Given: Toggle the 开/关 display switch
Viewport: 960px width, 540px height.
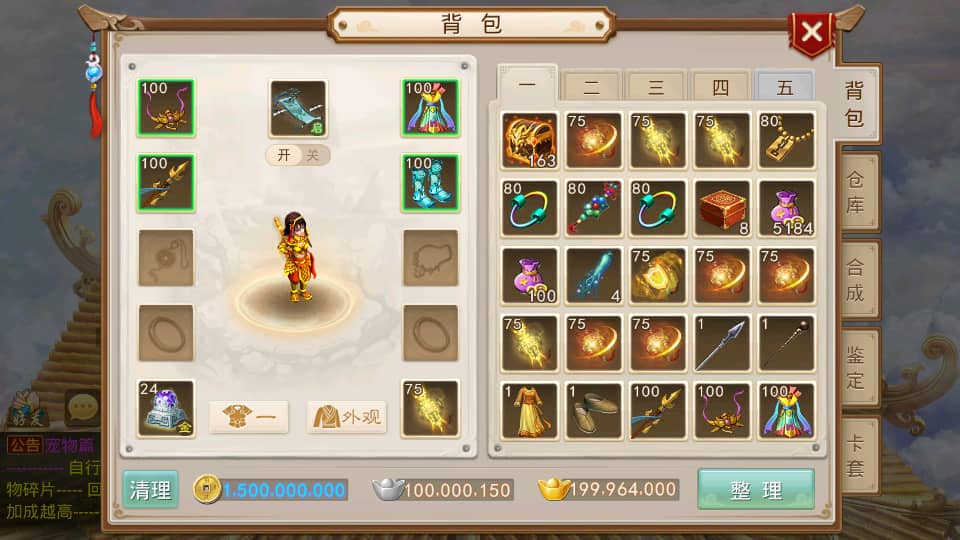Looking at the screenshot, I should (297, 155).
